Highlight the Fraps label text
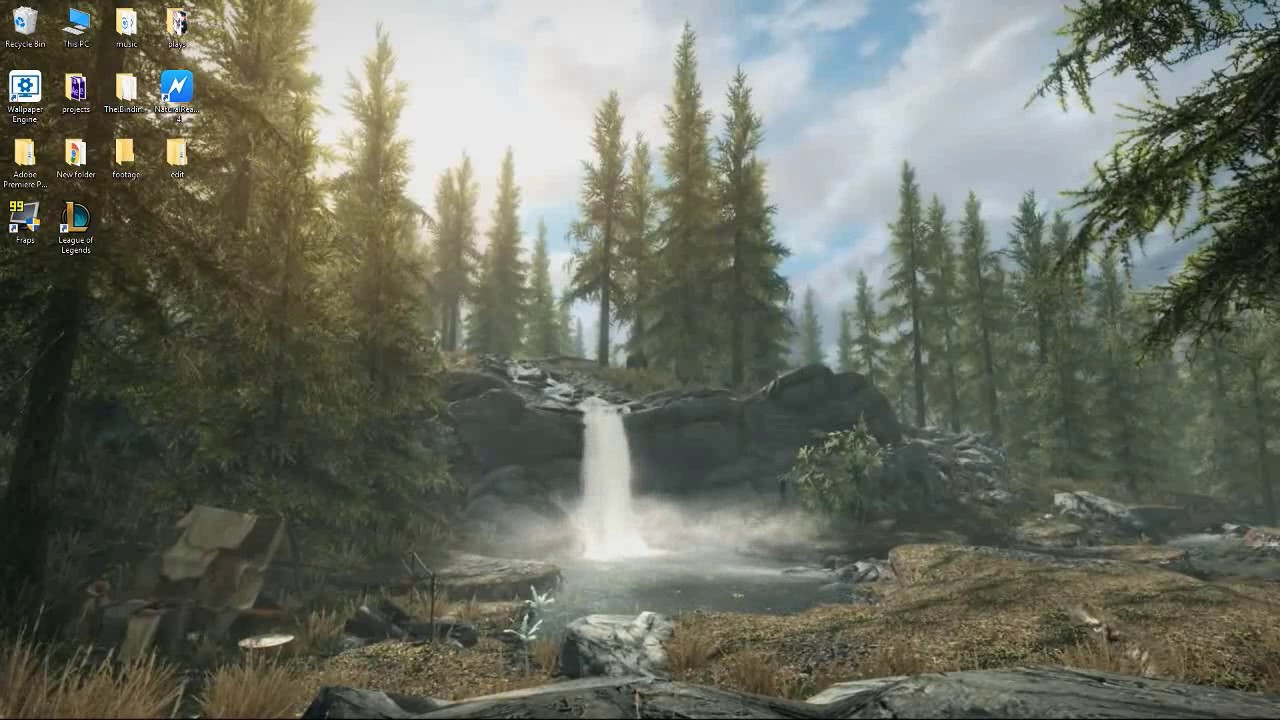The width and height of the screenshot is (1280, 720). click(x=24, y=238)
